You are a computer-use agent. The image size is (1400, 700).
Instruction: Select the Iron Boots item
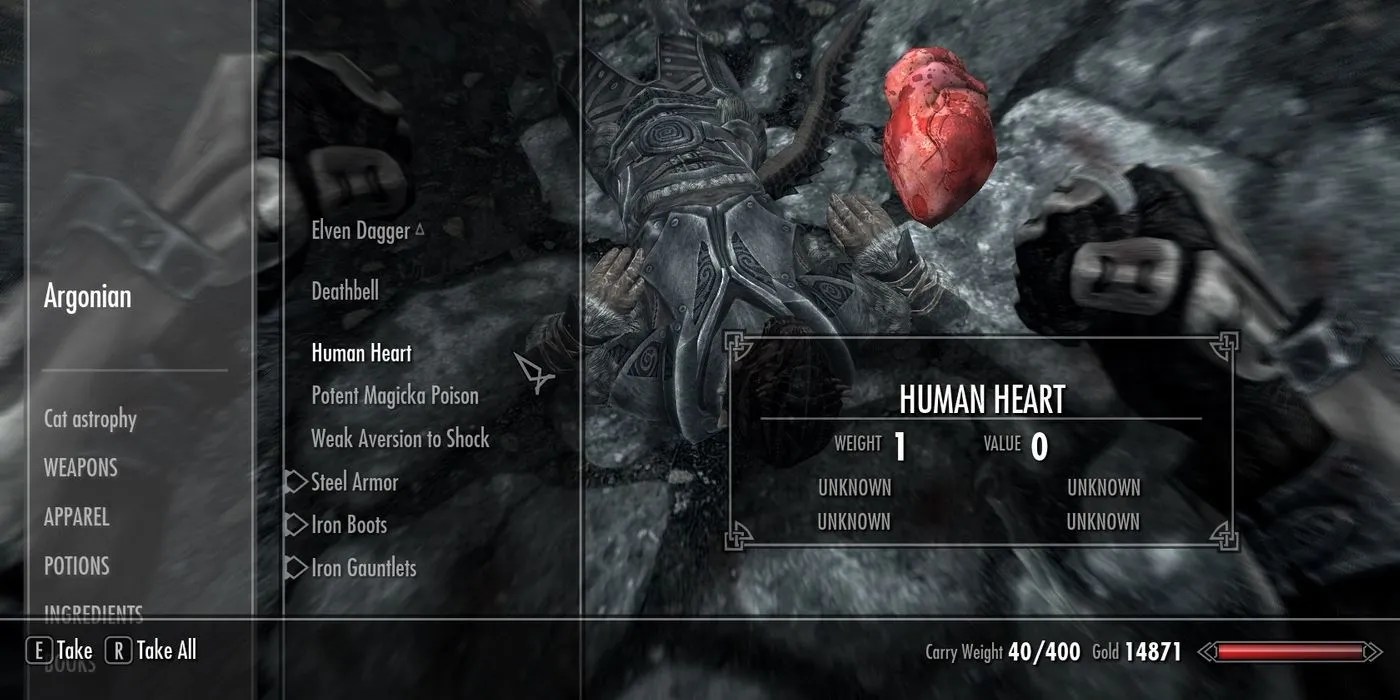(348, 525)
